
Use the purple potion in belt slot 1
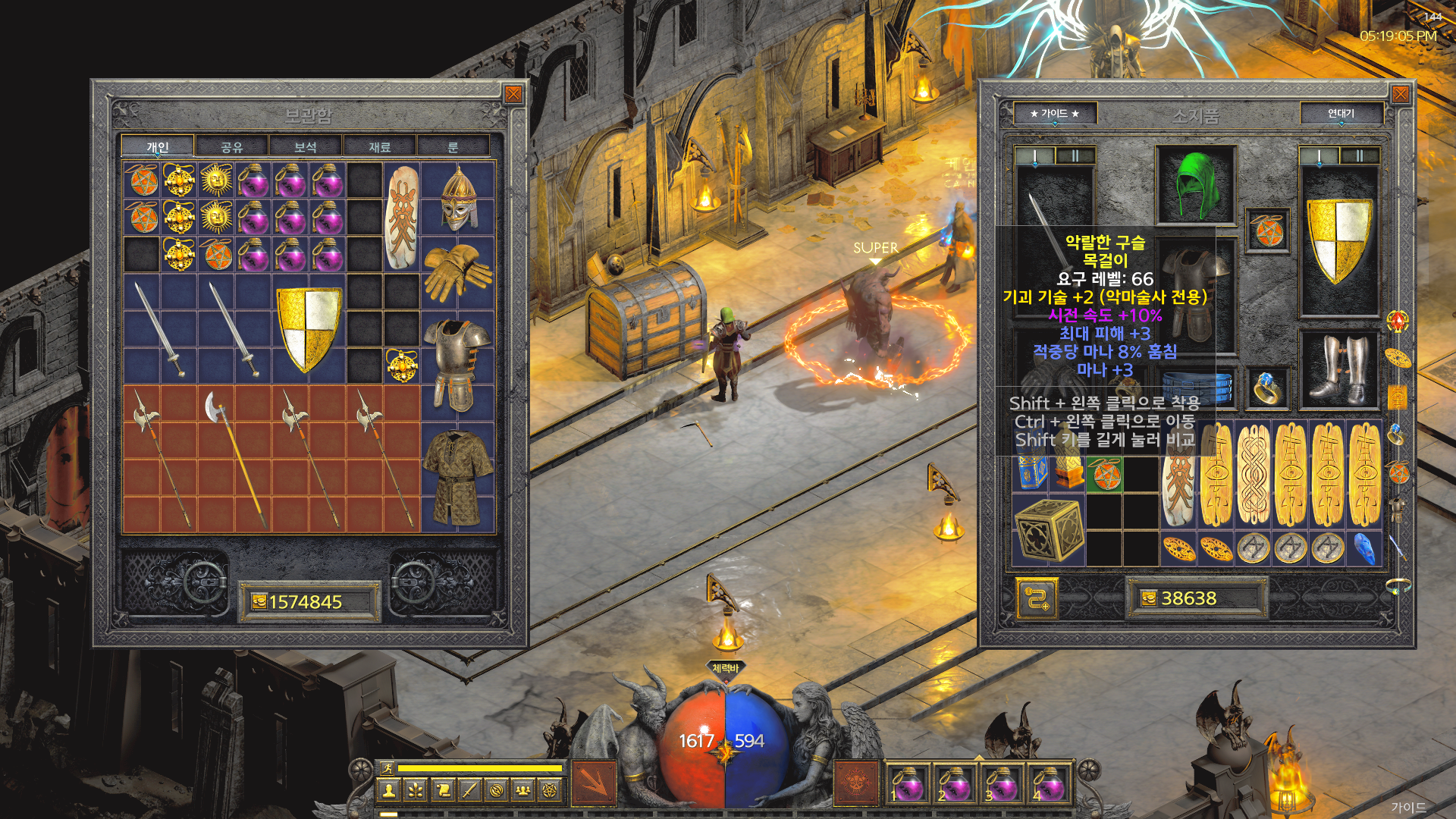click(x=906, y=783)
